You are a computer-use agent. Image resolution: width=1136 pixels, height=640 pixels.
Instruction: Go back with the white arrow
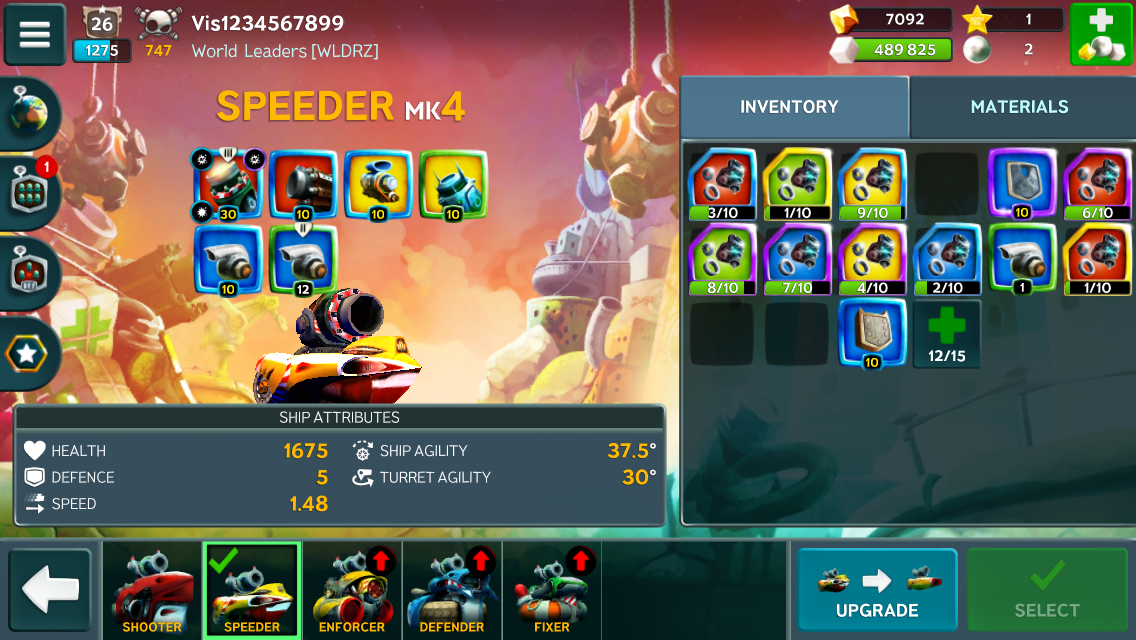50,590
